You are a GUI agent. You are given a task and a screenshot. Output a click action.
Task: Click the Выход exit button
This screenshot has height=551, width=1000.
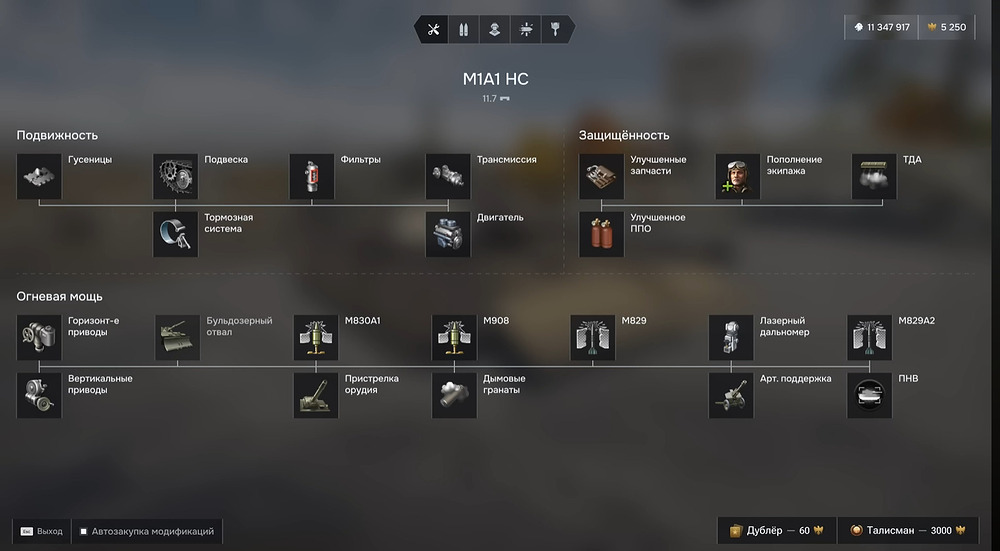(41, 531)
